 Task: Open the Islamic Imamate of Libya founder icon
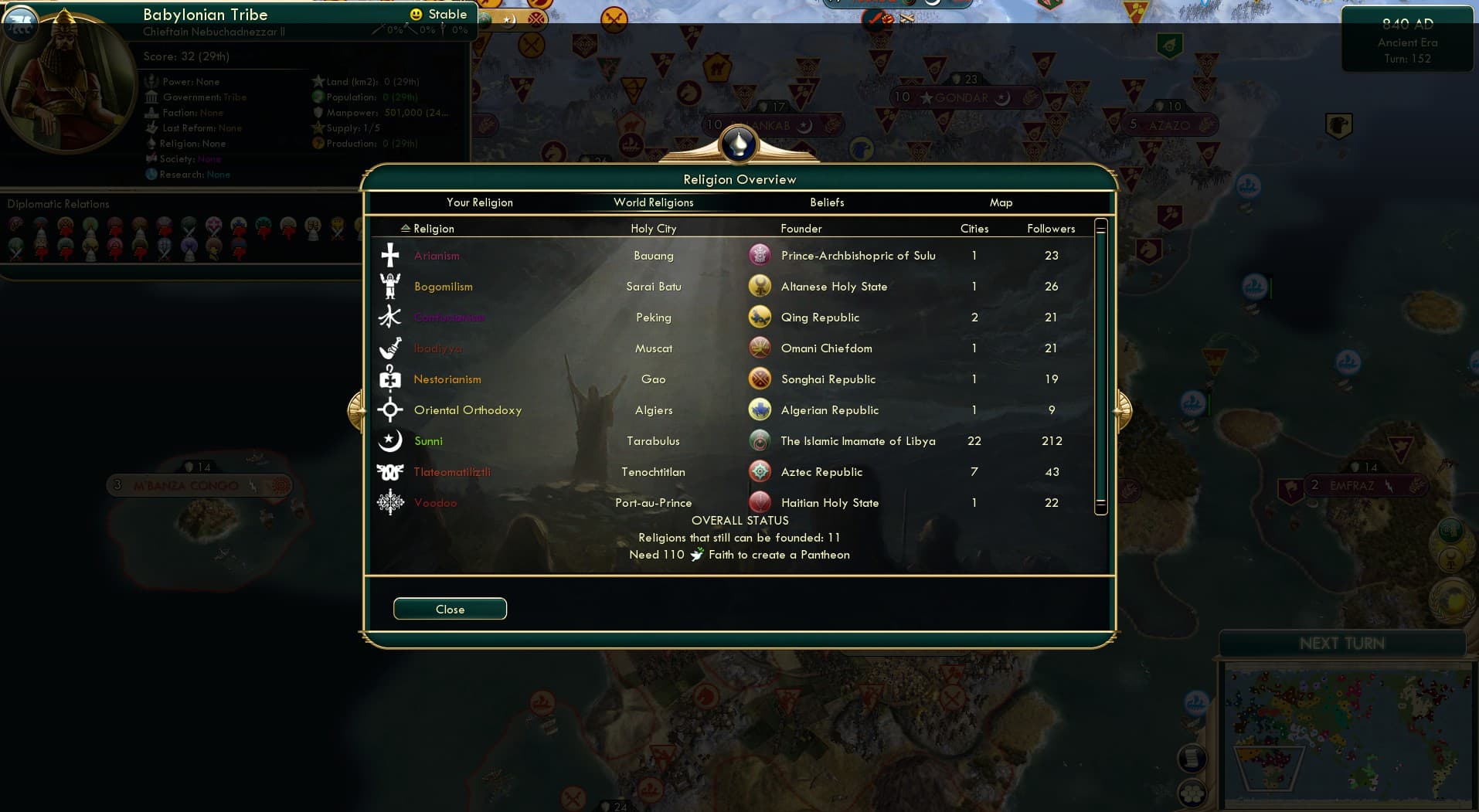coord(760,440)
